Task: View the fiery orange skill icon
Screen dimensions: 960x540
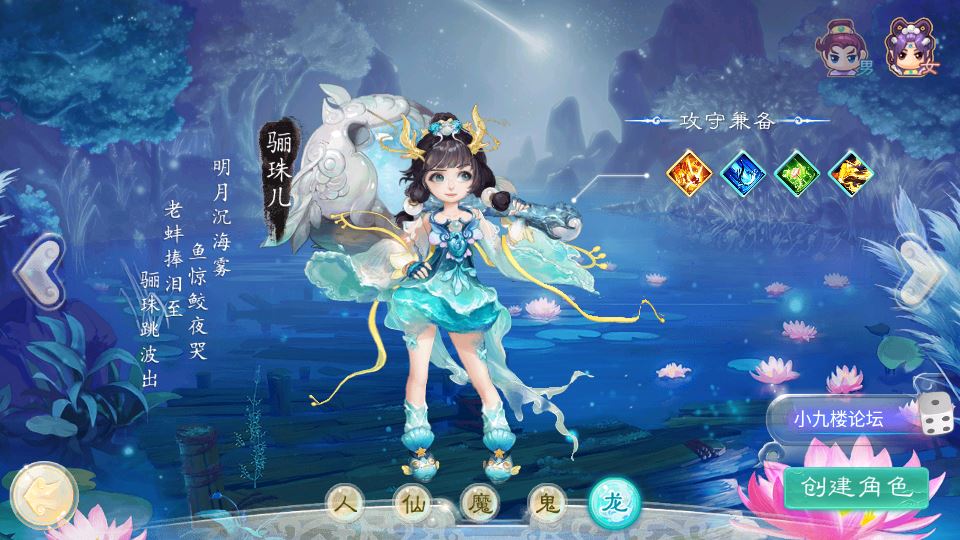Action: (689, 172)
